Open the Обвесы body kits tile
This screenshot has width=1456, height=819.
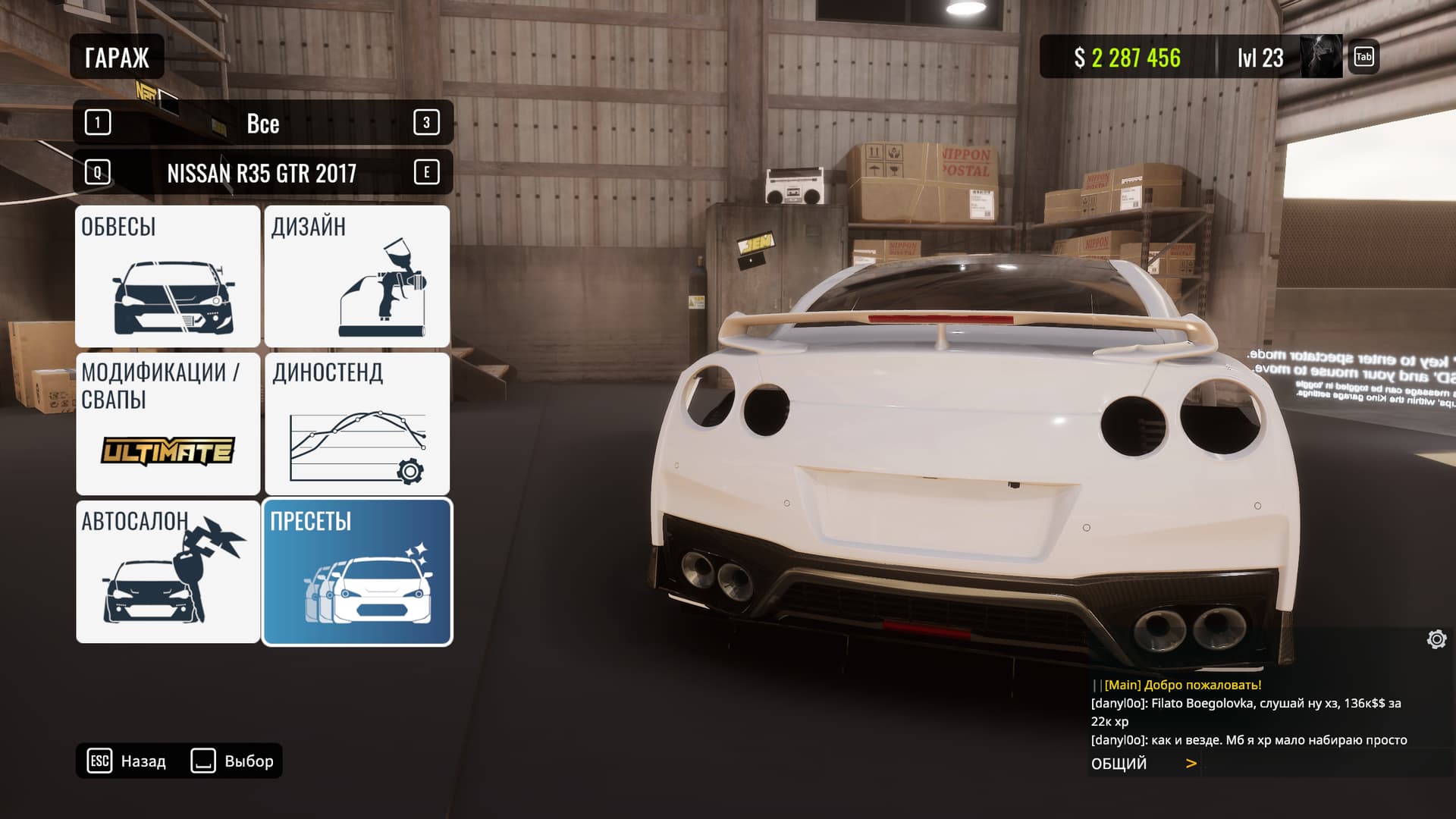pos(168,276)
